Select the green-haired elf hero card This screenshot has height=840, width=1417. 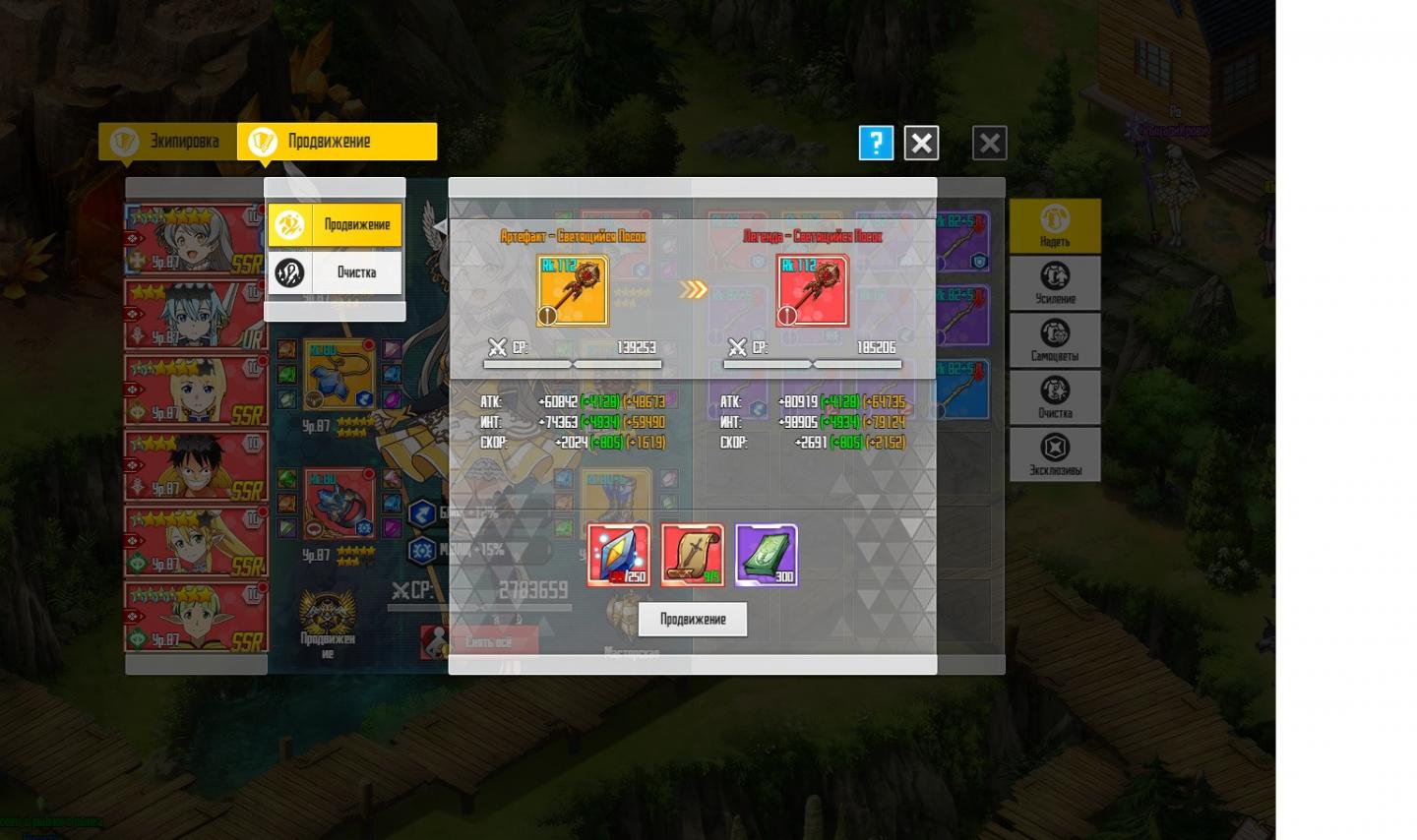(196, 617)
